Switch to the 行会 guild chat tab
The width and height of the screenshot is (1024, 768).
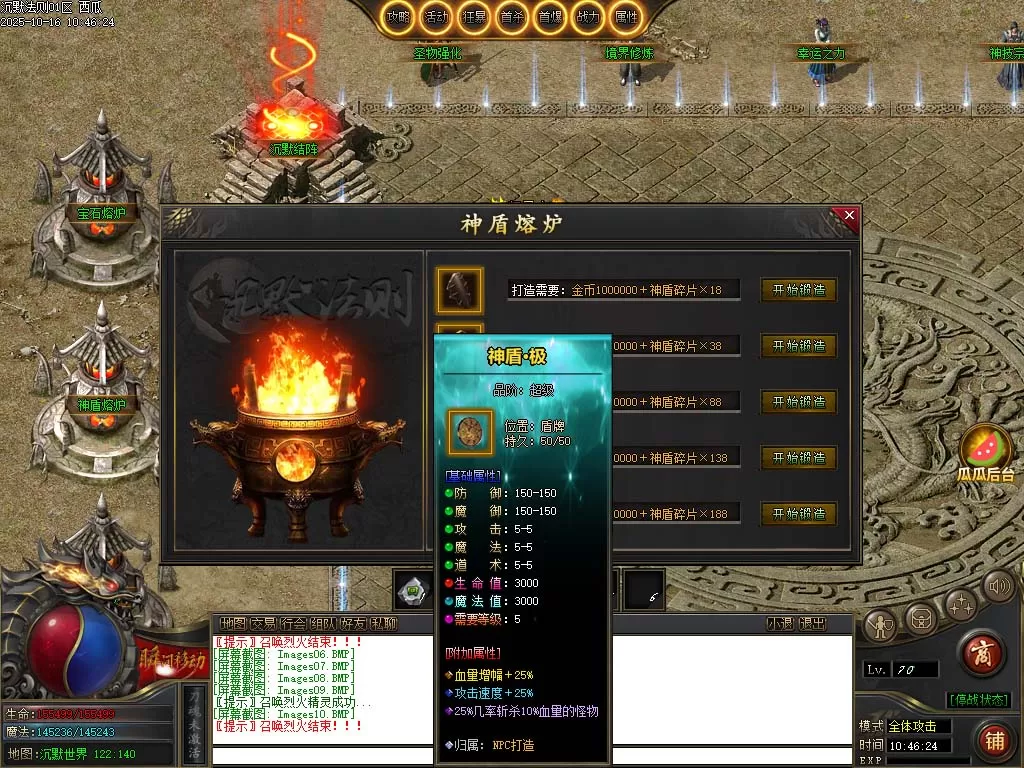(293, 624)
